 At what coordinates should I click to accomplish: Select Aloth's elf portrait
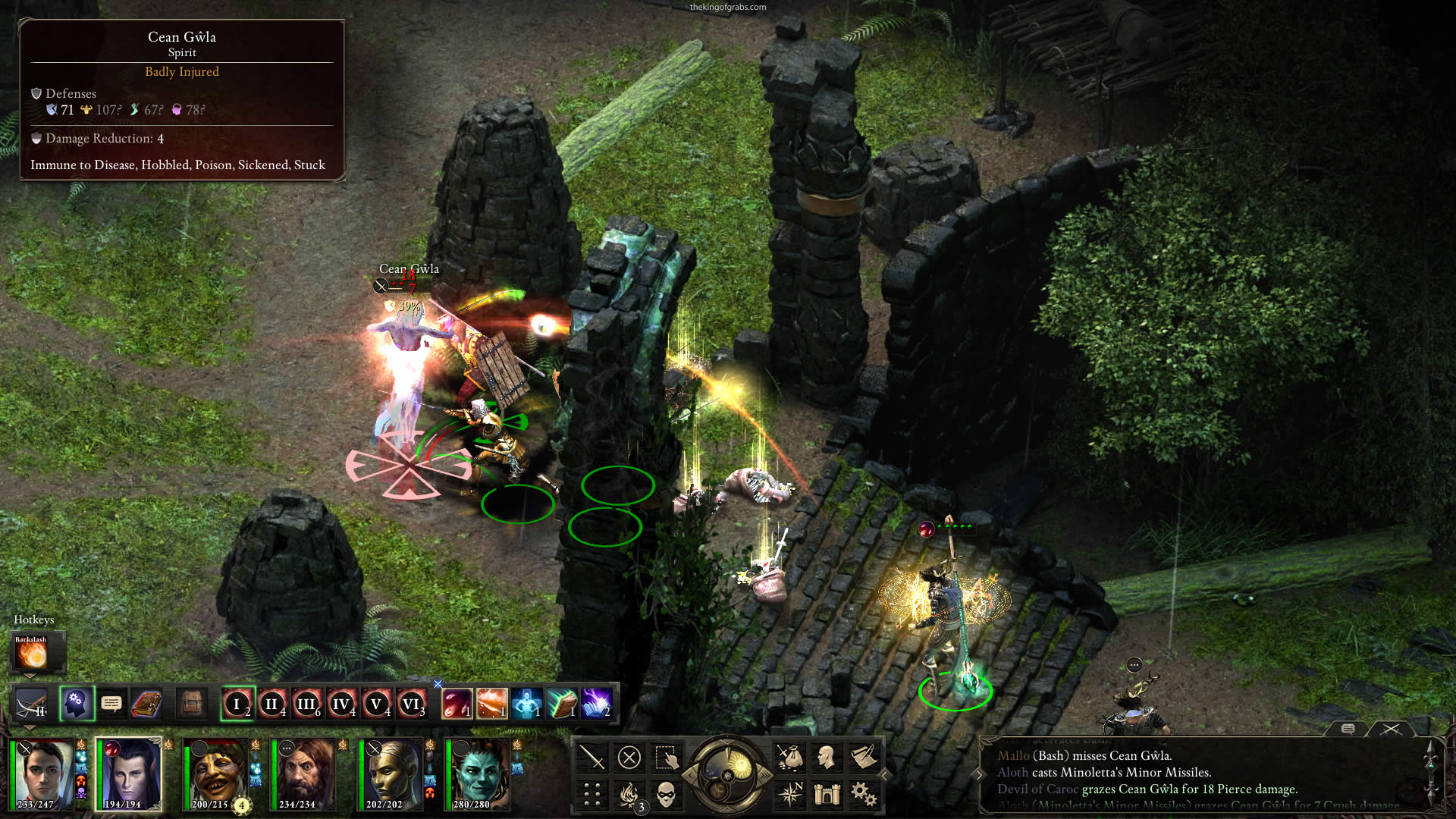tap(128, 774)
